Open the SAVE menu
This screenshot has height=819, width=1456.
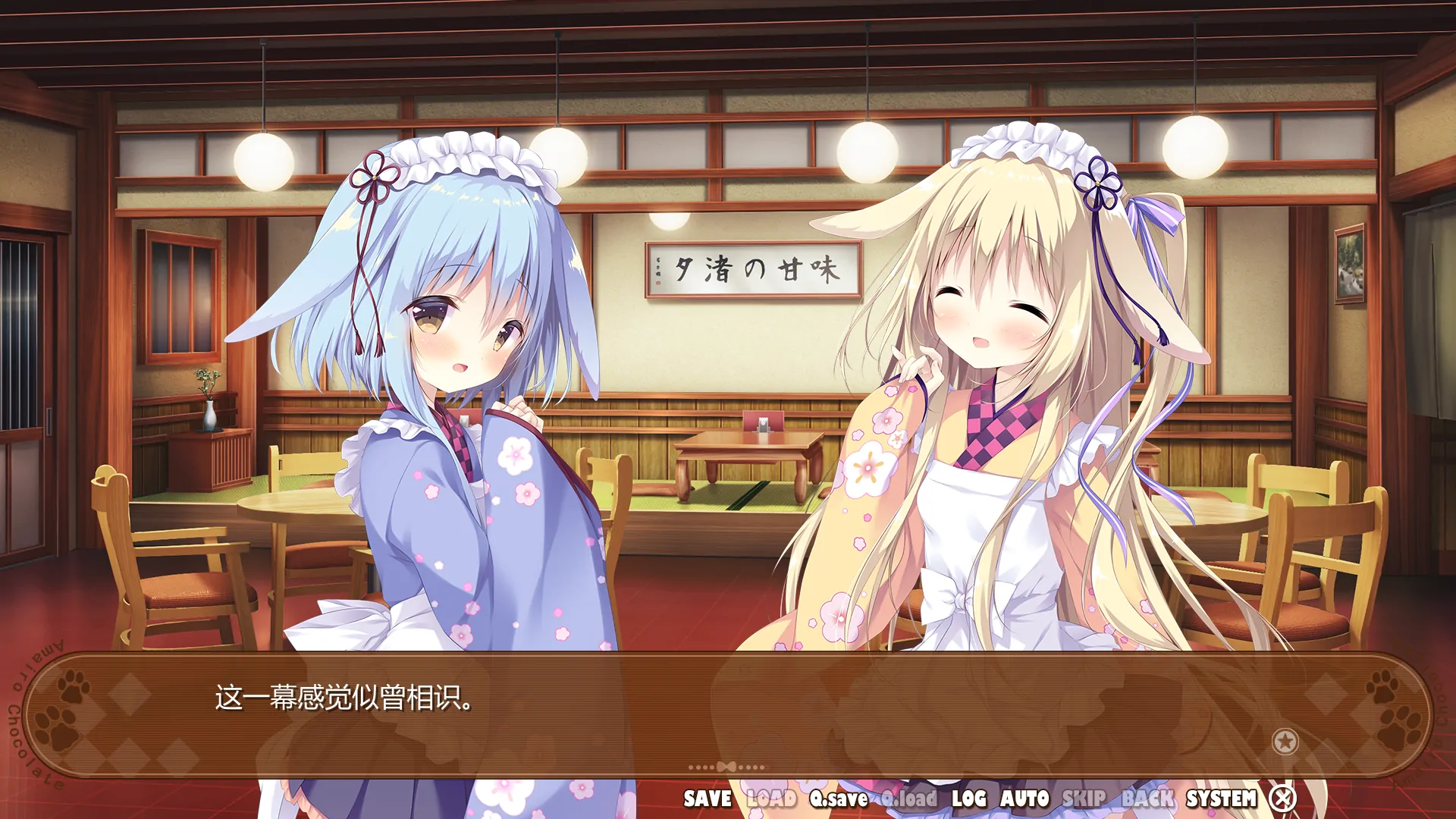708,799
